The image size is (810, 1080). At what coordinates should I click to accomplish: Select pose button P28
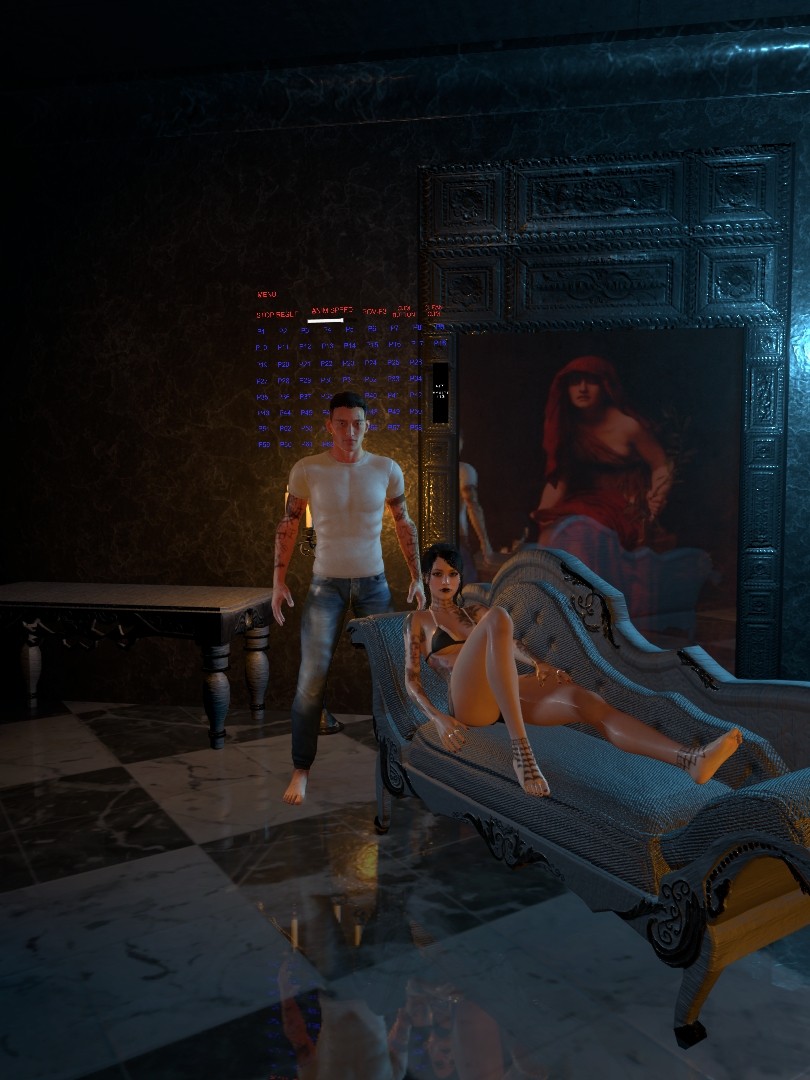coord(284,380)
